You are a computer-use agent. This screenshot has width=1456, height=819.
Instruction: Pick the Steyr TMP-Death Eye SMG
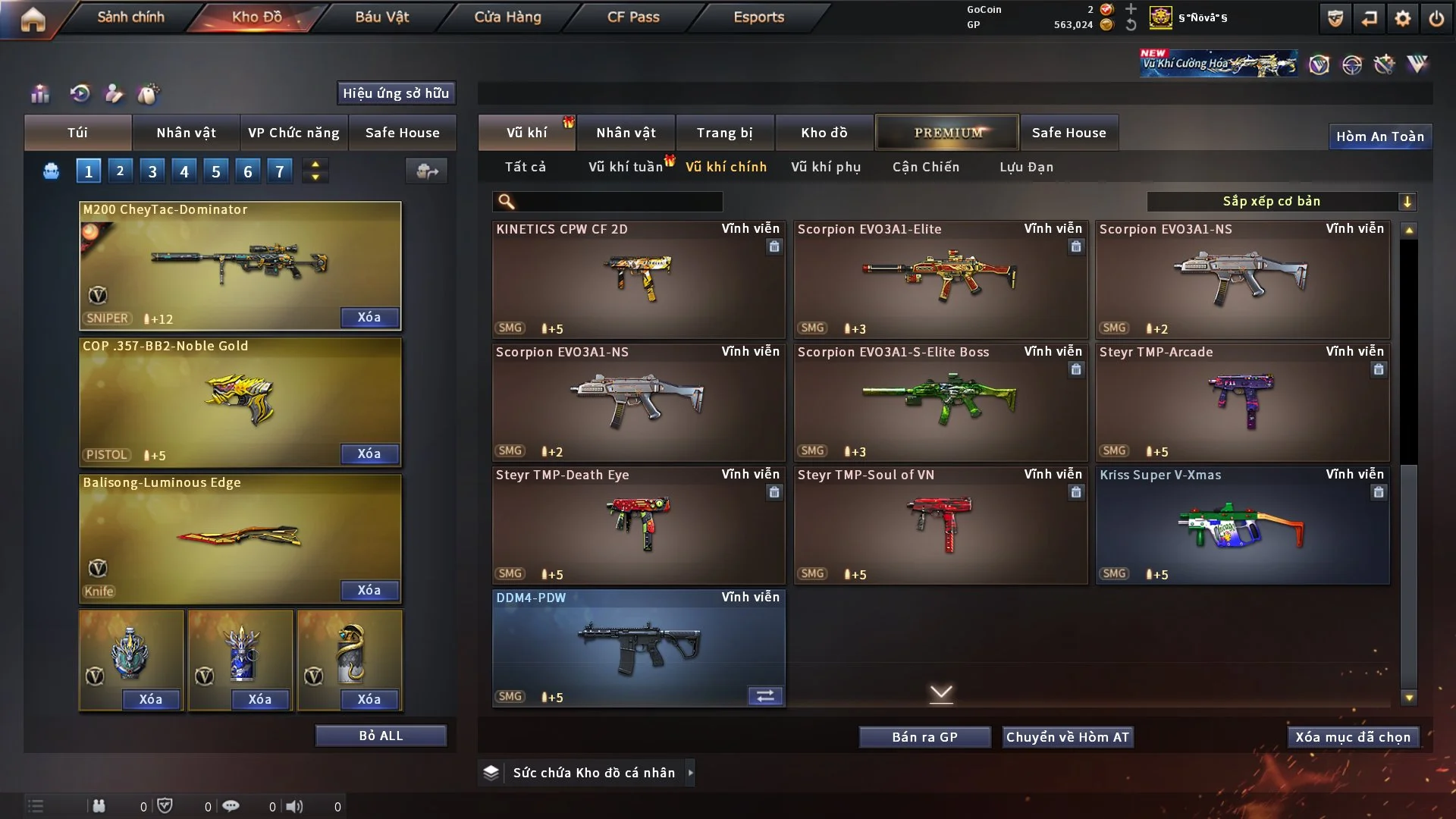[638, 525]
